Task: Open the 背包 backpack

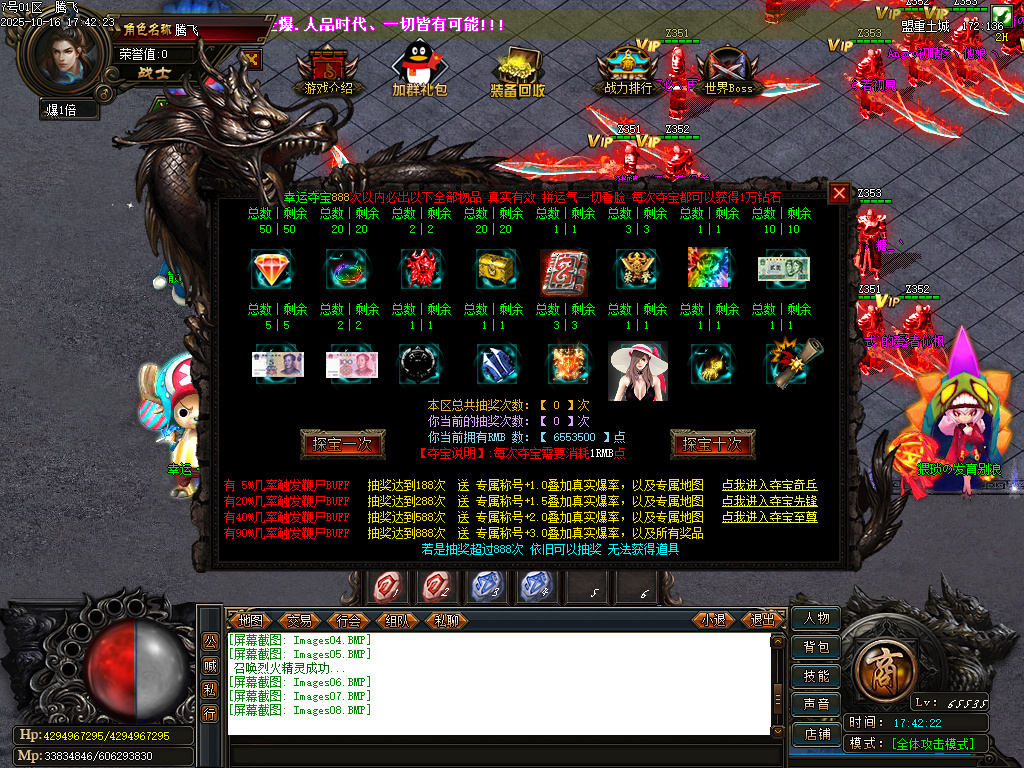Action: [816, 647]
